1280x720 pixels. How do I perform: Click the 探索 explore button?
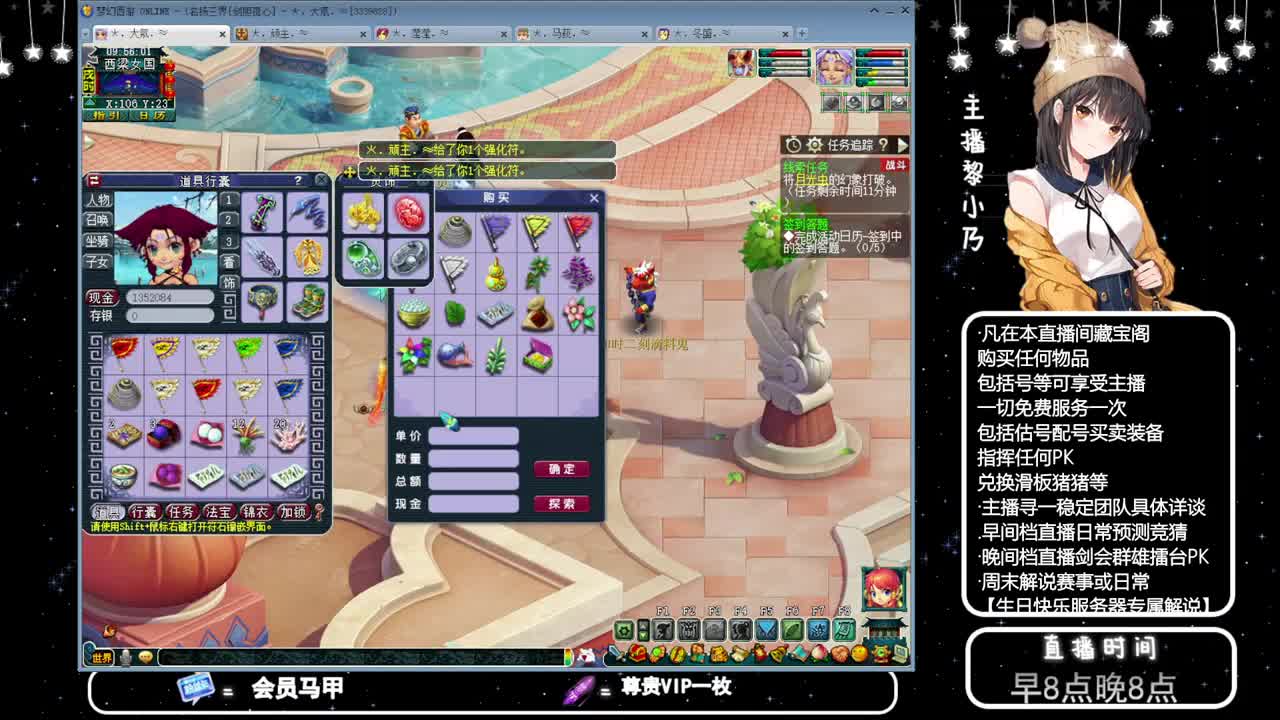pyautogui.click(x=564, y=501)
